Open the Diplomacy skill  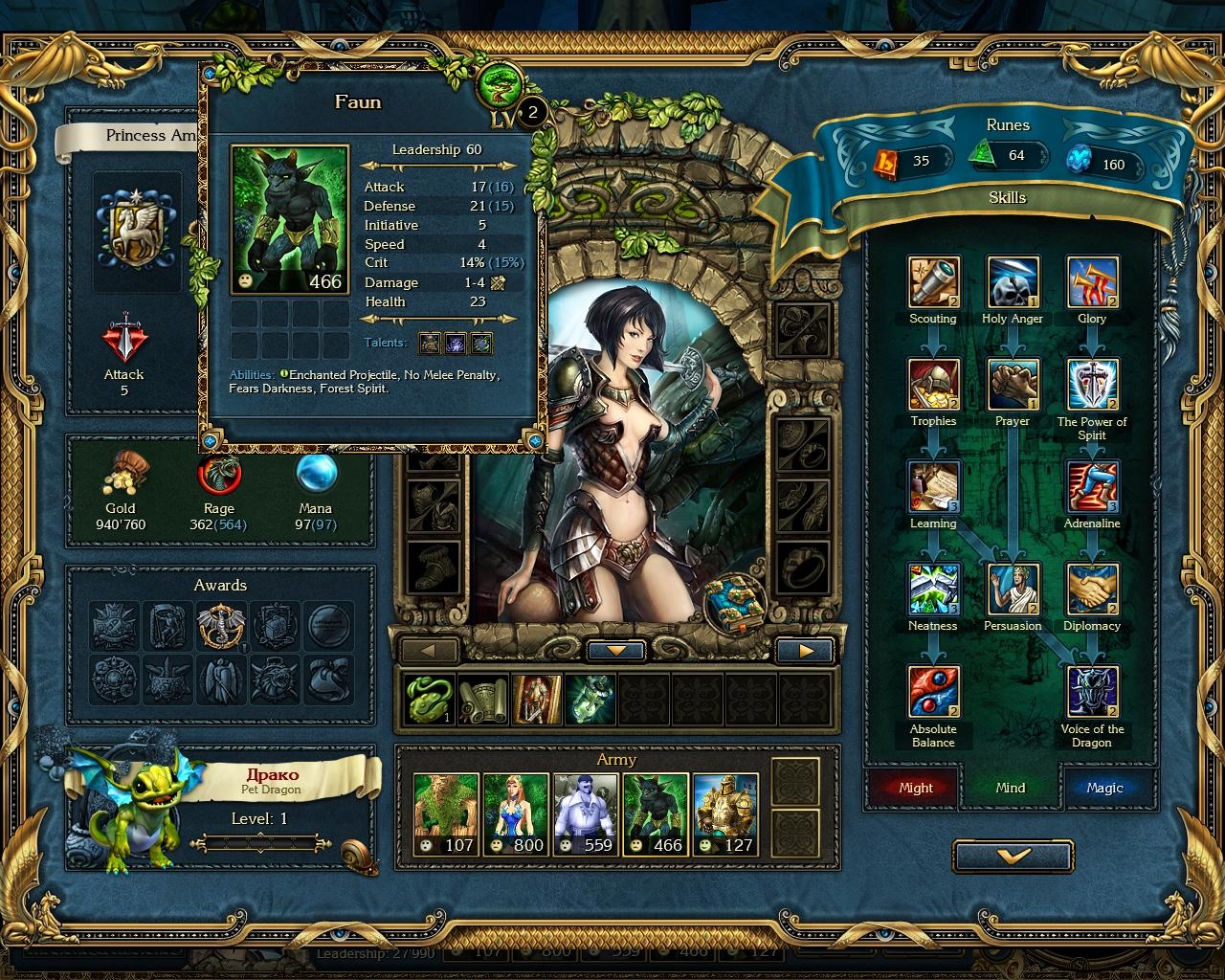[1091, 588]
